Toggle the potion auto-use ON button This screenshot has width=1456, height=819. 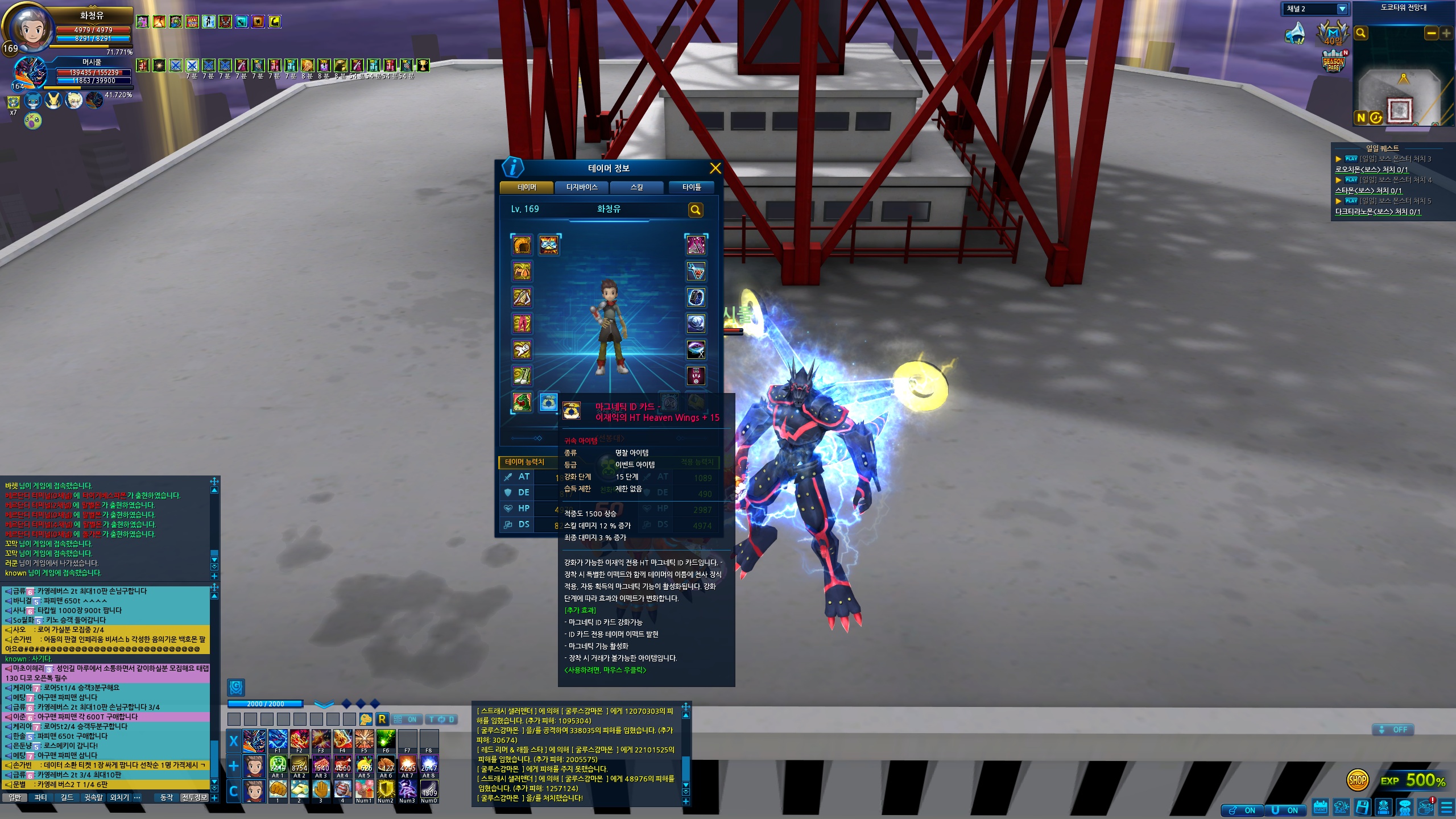(1243, 810)
